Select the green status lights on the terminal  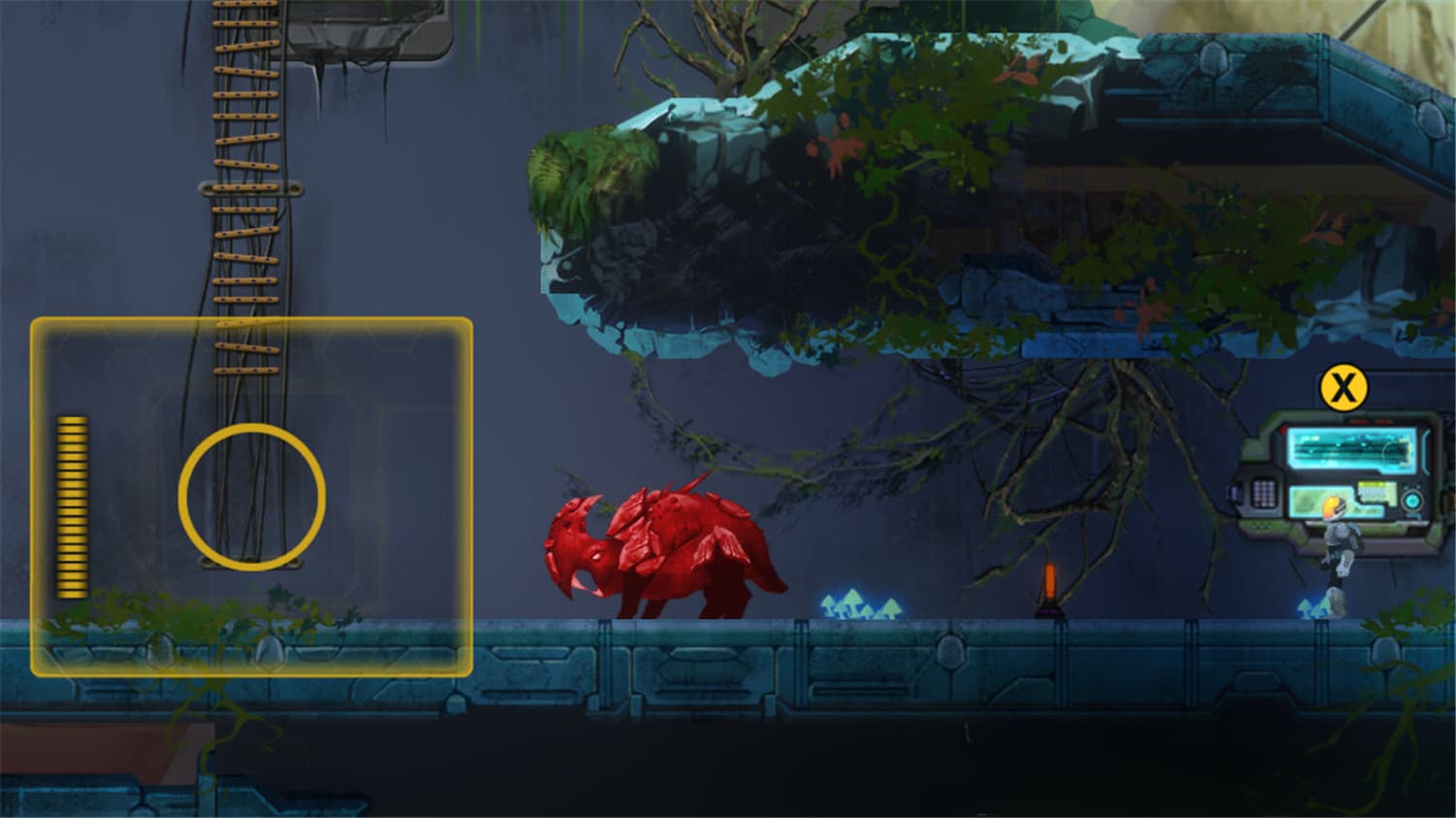1260,527
